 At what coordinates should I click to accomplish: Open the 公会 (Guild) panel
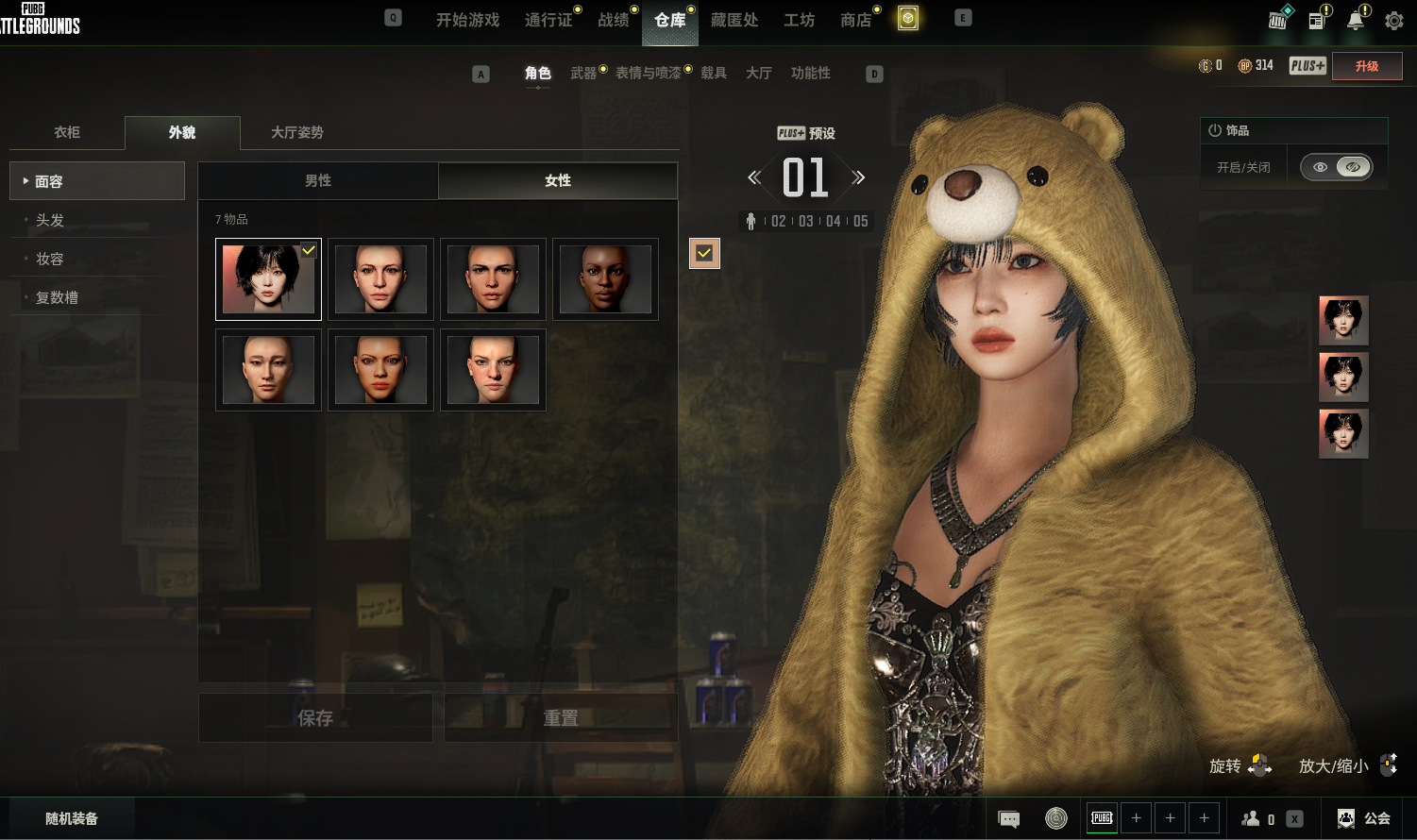point(1365,818)
